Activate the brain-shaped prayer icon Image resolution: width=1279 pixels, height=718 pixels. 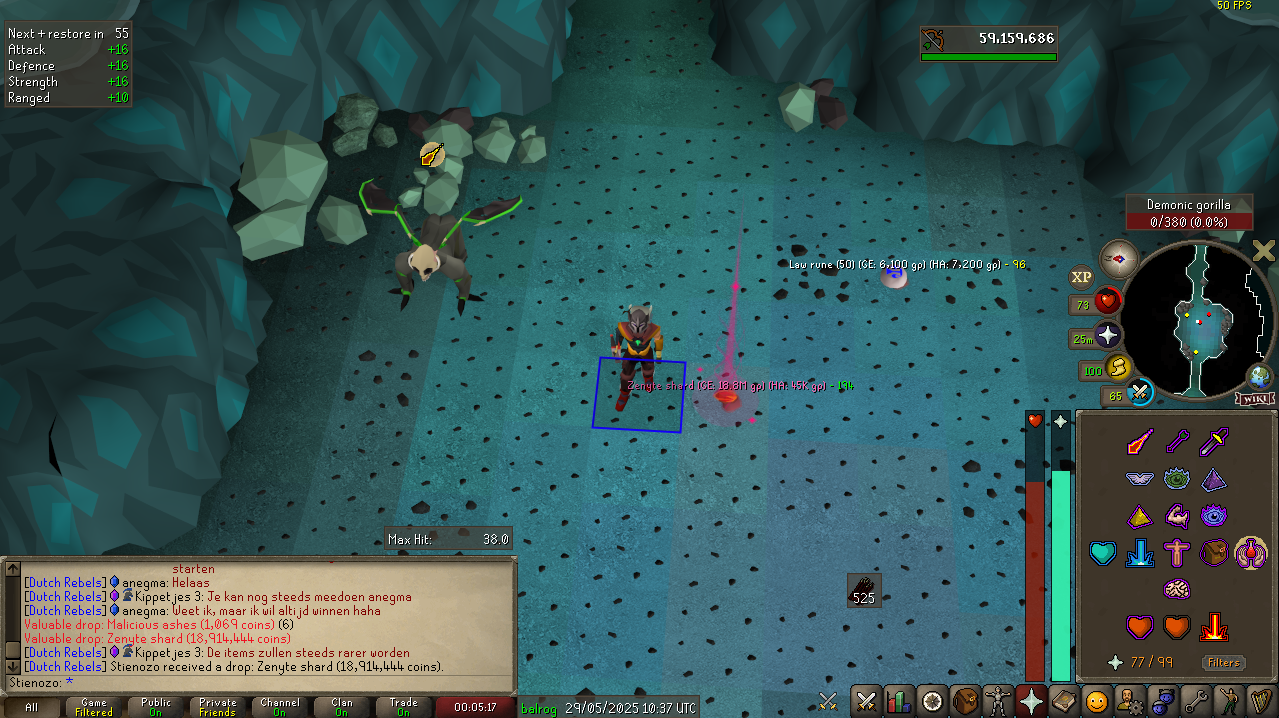point(1176,589)
